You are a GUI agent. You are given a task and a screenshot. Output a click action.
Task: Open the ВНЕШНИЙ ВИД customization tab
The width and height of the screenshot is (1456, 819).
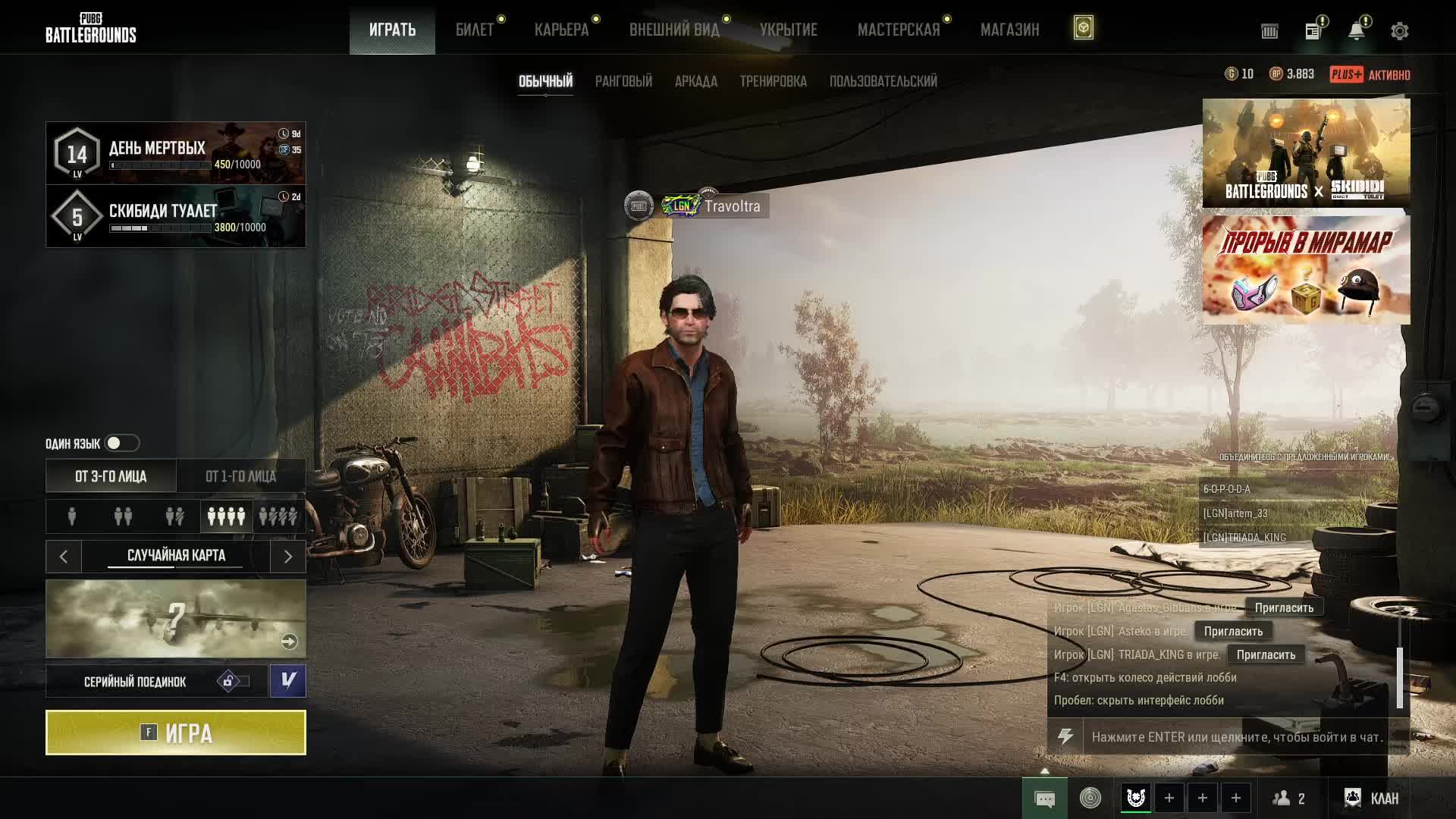click(x=674, y=30)
